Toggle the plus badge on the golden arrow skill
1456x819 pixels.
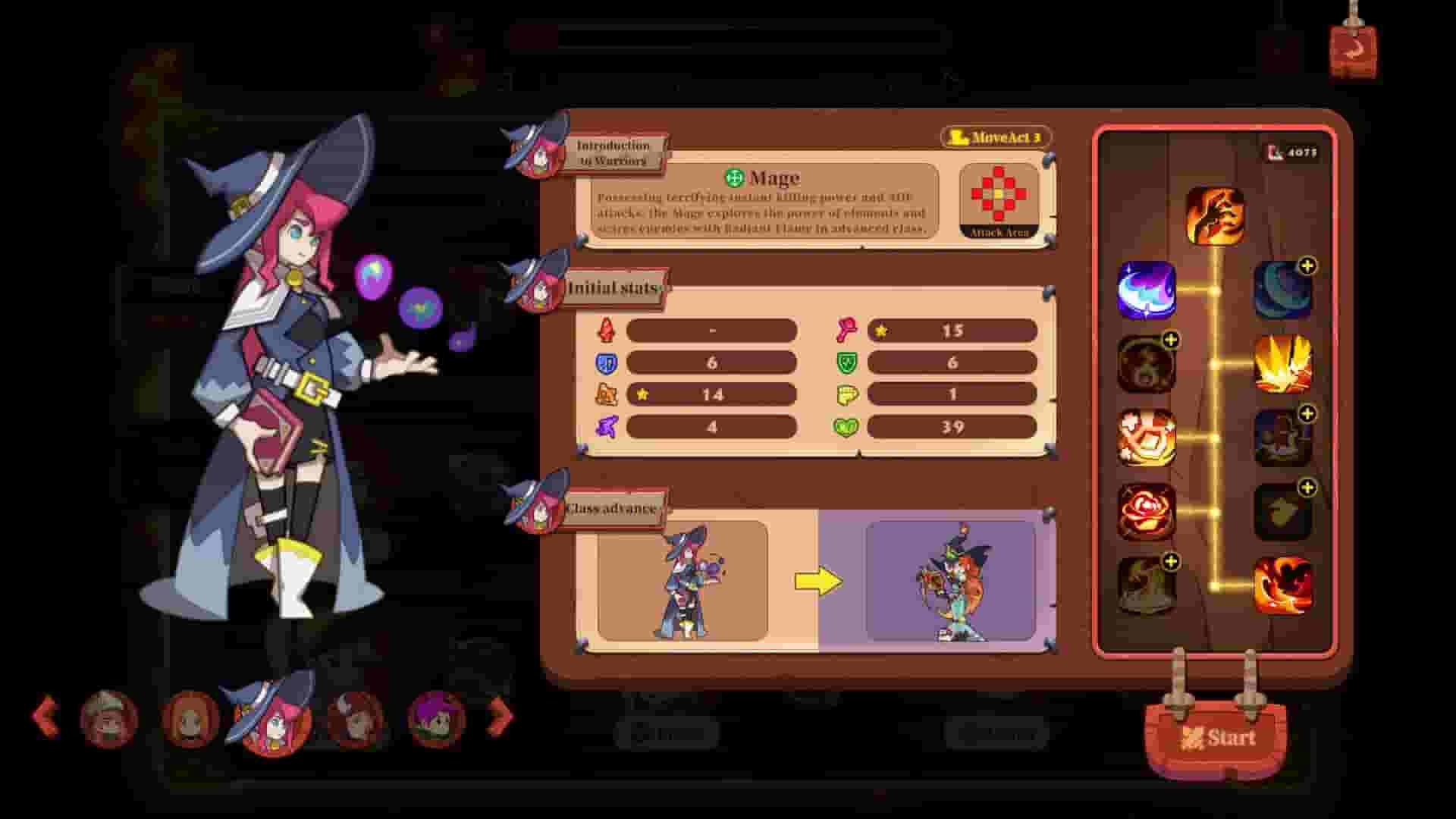click(1307, 489)
